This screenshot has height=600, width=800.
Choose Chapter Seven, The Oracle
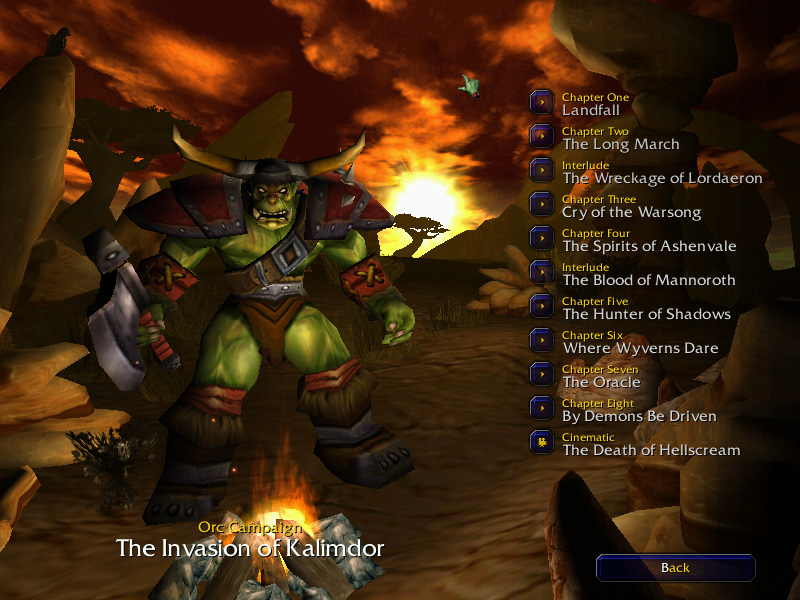[542, 374]
